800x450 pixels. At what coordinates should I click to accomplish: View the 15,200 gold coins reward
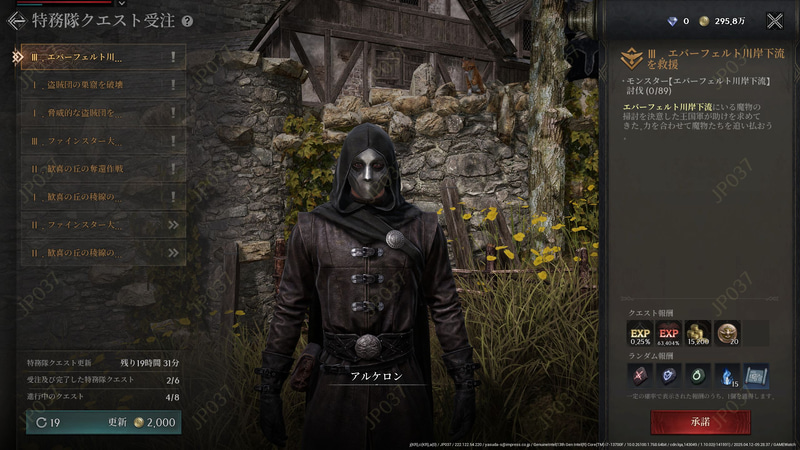[x=698, y=333]
